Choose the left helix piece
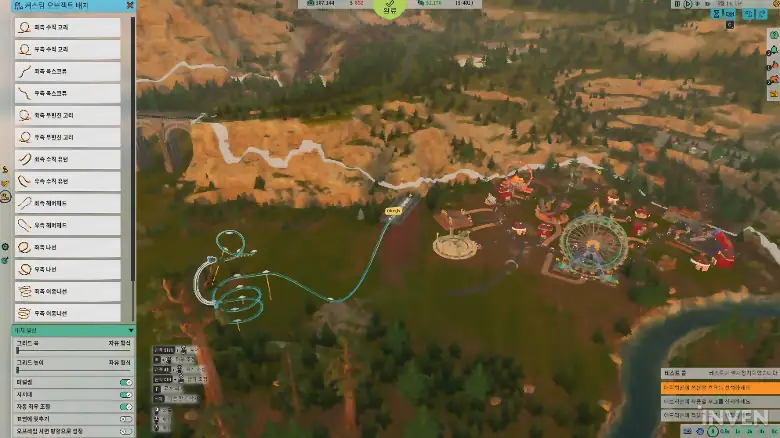This screenshot has width=780, height=438. pyautogui.click(x=68, y=247)
